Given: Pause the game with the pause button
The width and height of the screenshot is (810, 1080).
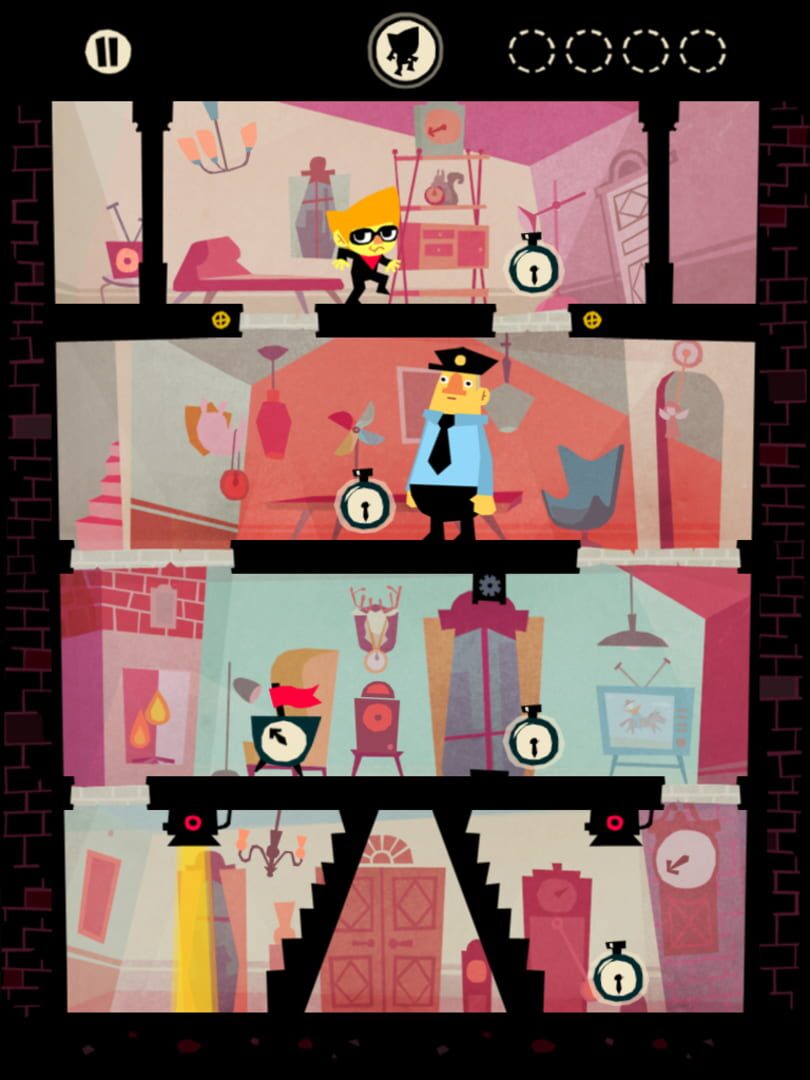Looking at the screenshot, I should tap(108, 51).
